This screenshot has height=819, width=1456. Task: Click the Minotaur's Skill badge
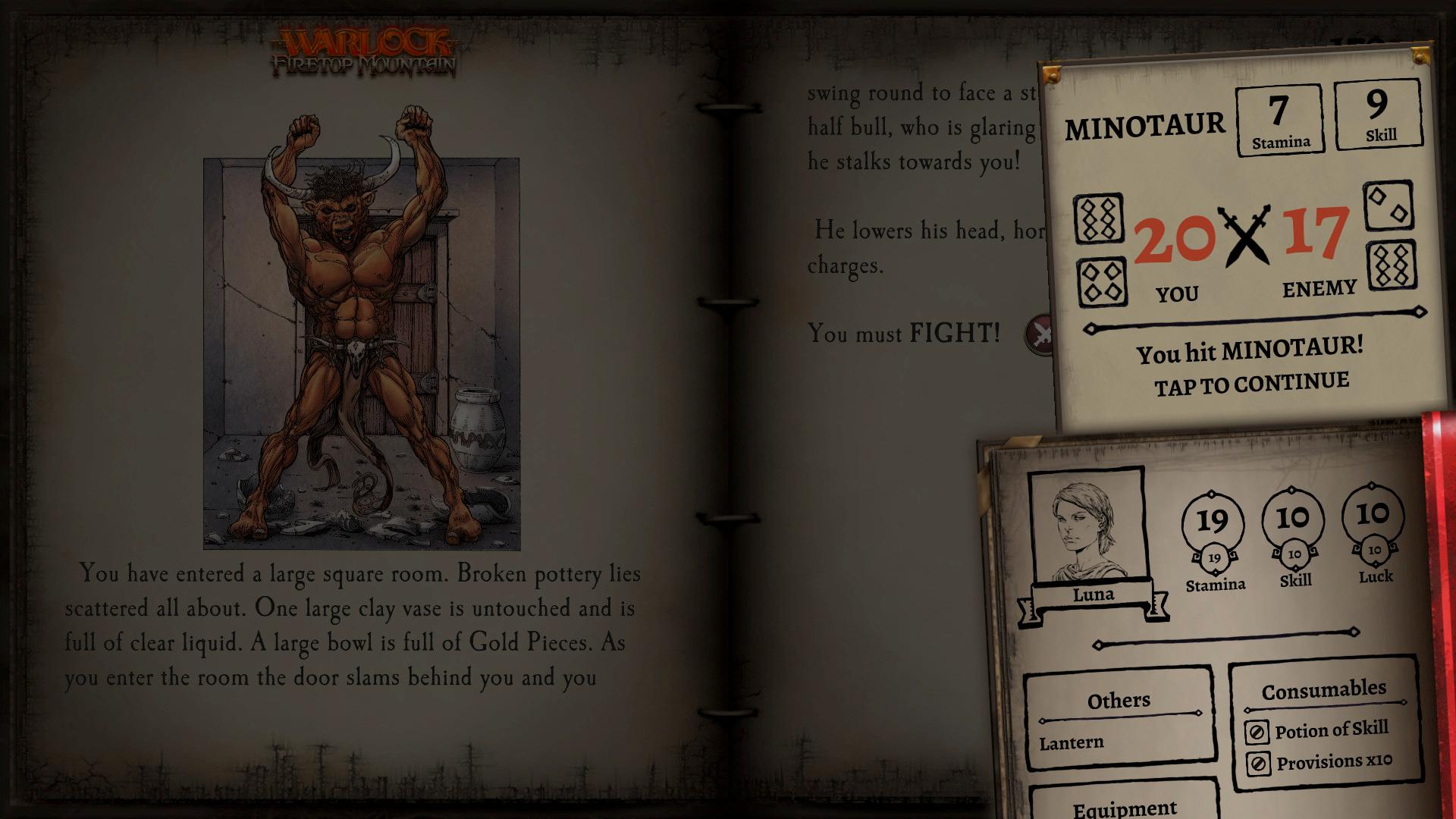click(x=1379, y=112)
